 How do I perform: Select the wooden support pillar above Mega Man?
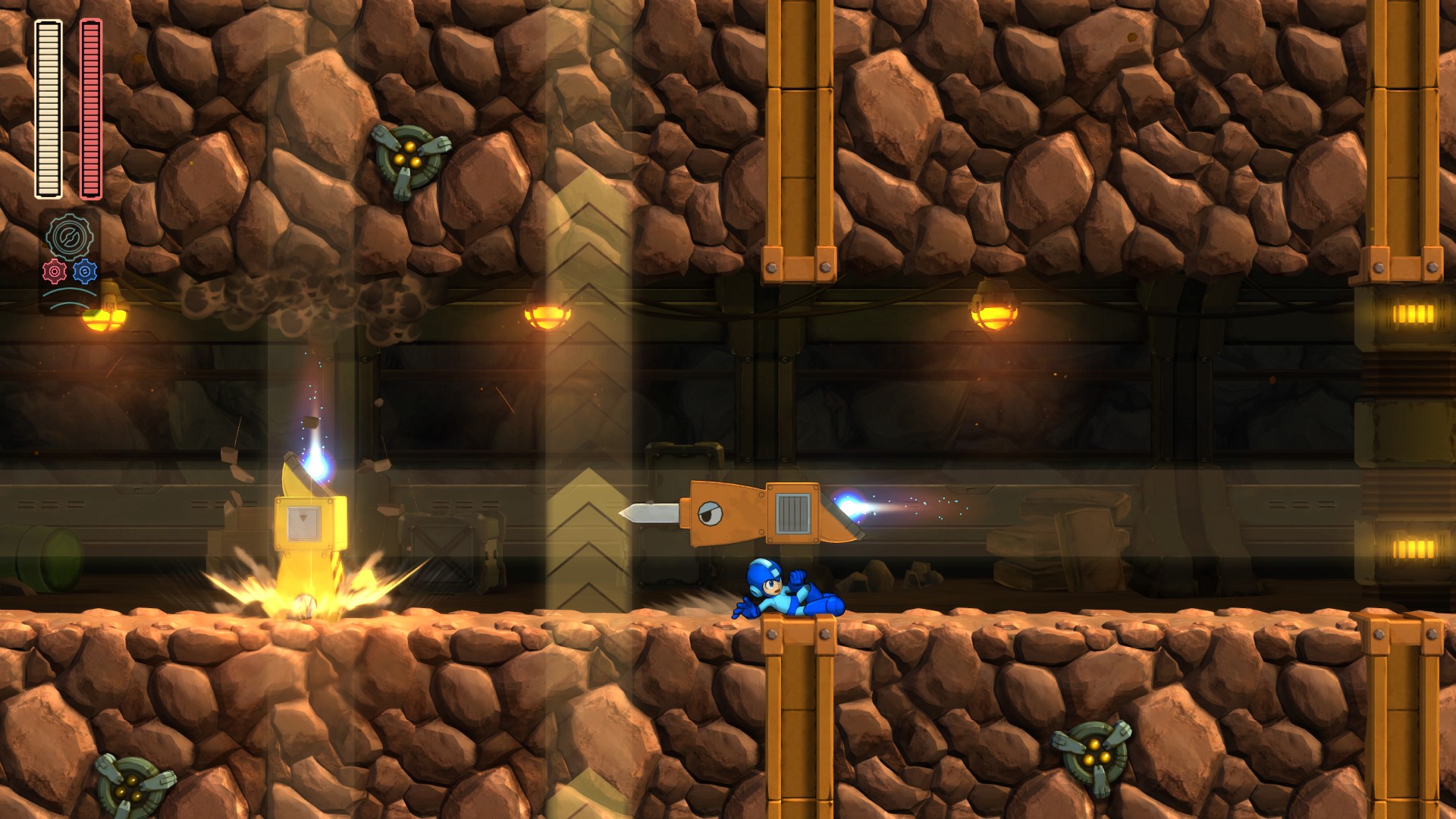pyautogui.click(x=795, y=136)
